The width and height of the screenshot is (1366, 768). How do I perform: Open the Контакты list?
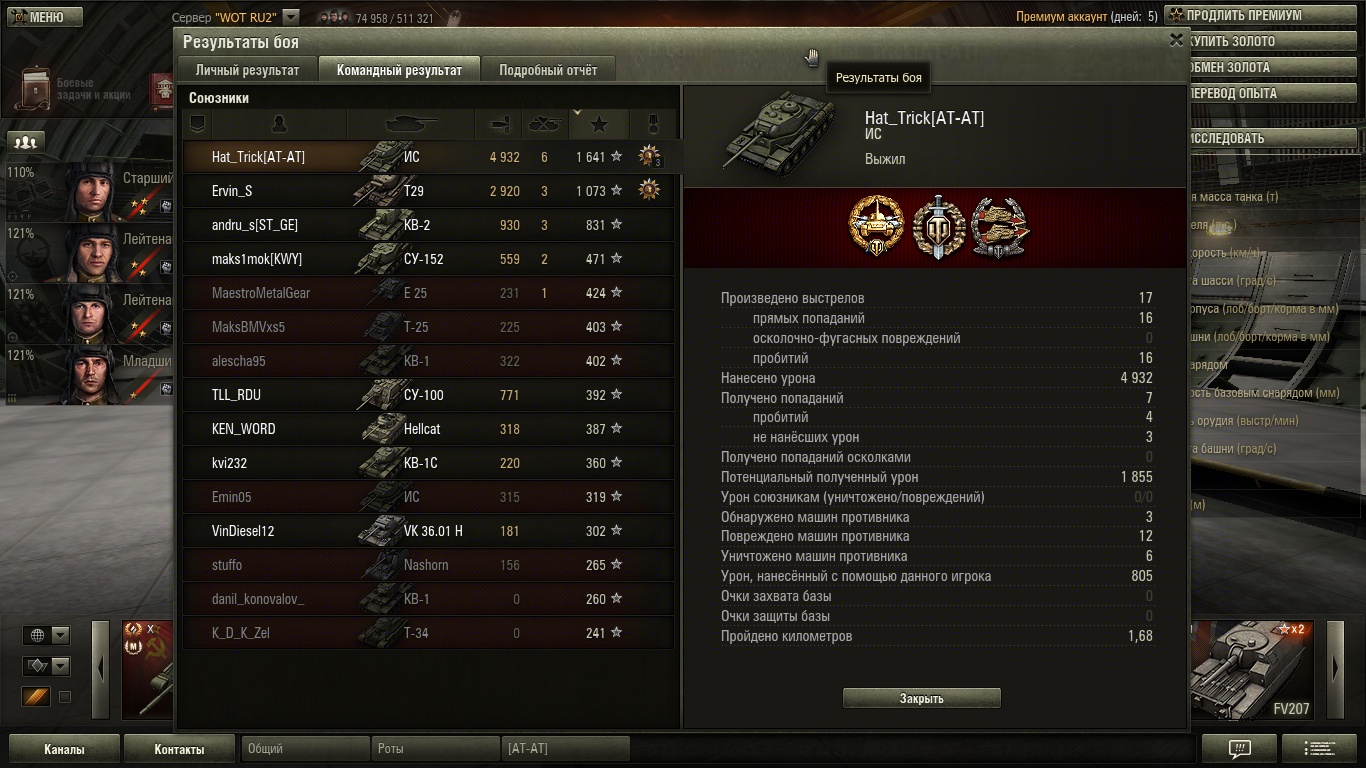pos(179,749)
